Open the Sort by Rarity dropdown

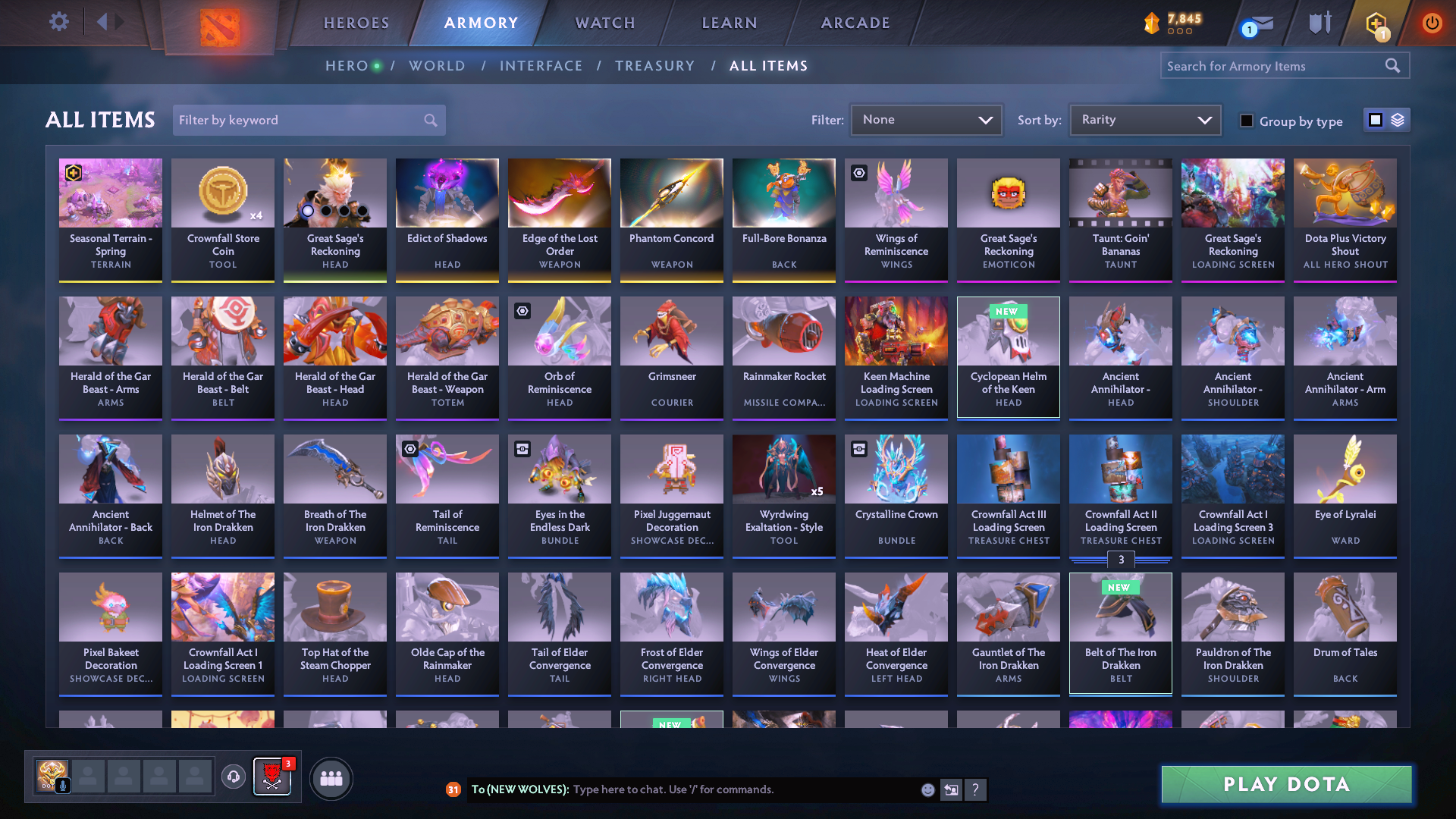click(x=1144, y=119)
